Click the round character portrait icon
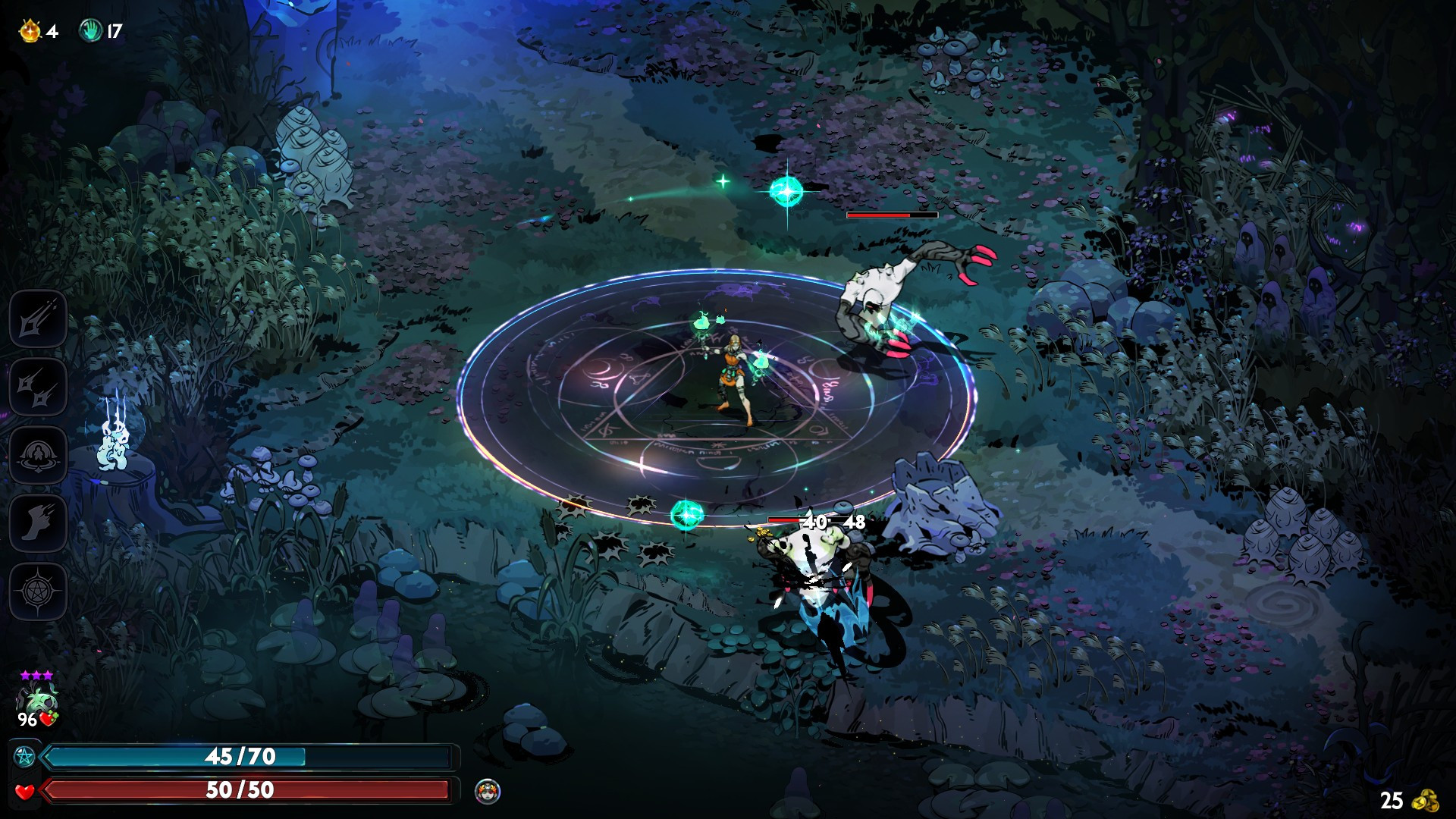 click(488, 792)
